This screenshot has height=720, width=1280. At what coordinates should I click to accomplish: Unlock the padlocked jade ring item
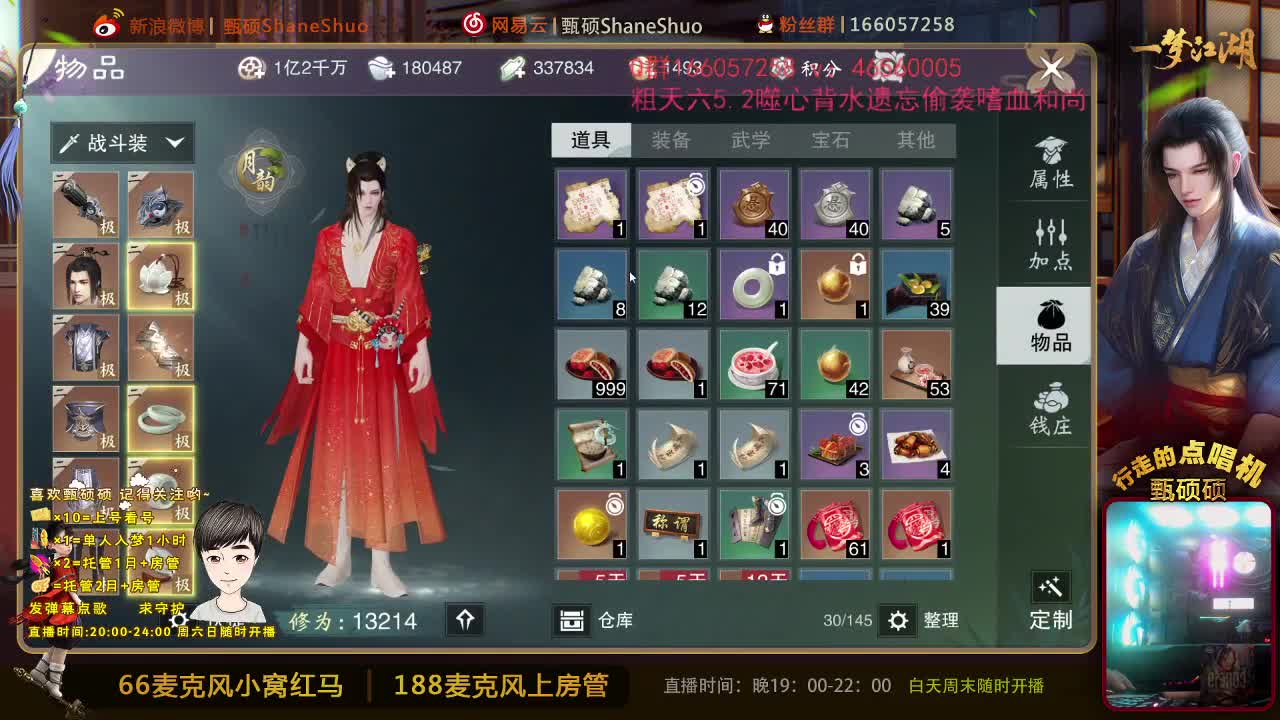coord(754,283)
